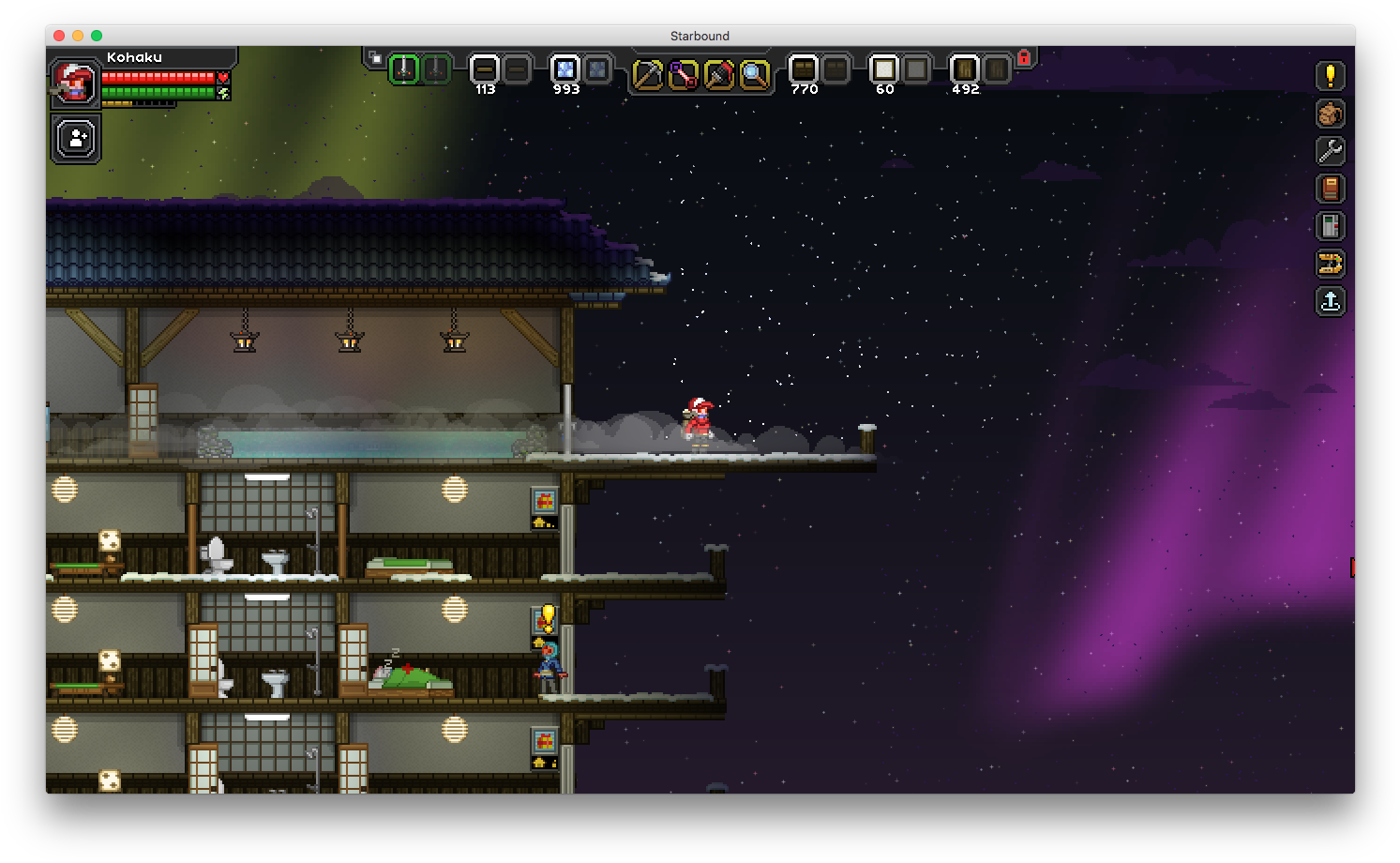Select the broadsword hotbar slot
The width and height of the screenshot is (1400, 863).
(404, 69)
